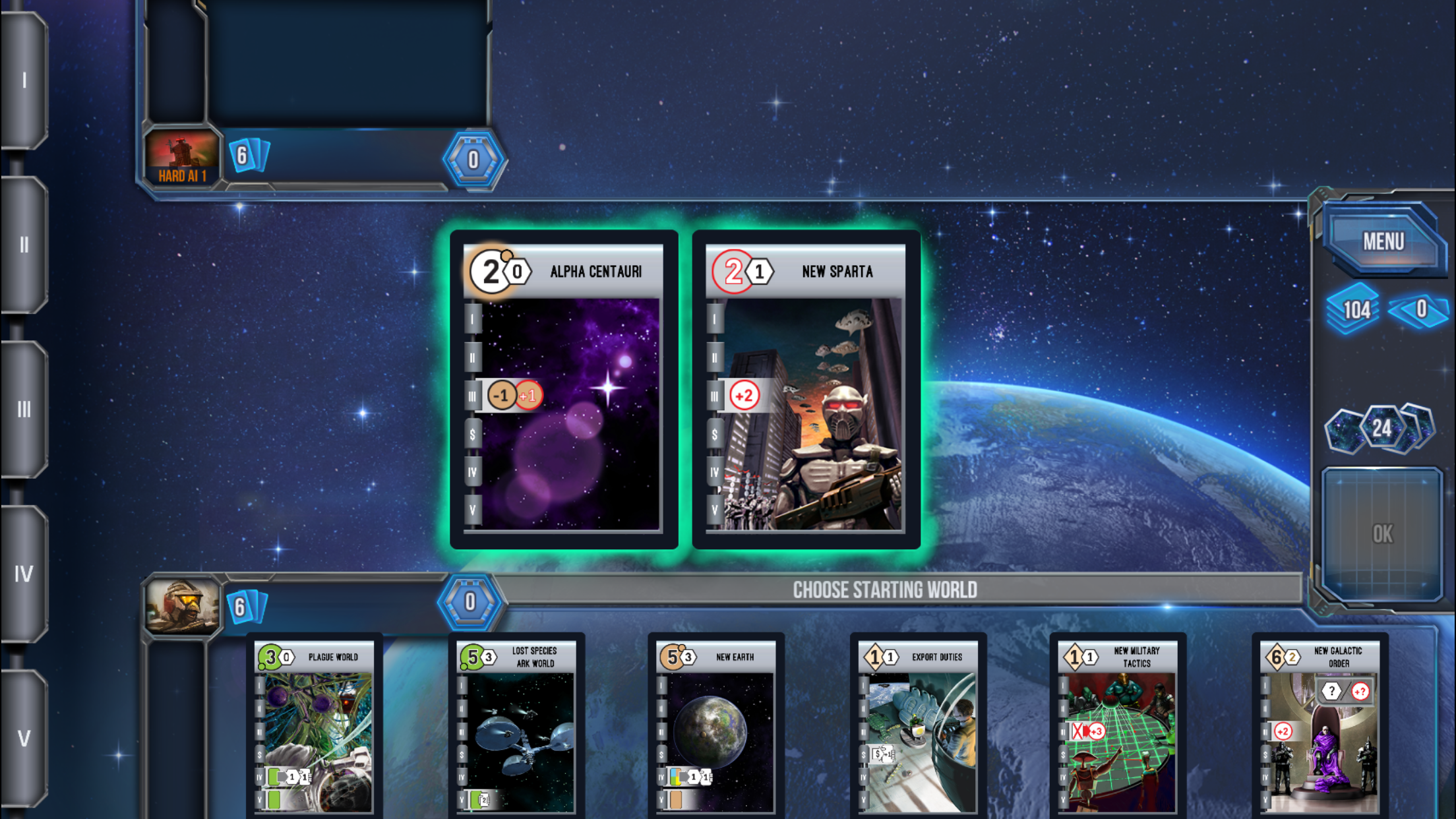
Task: Open the Menu button
Action: [1383, 241]
